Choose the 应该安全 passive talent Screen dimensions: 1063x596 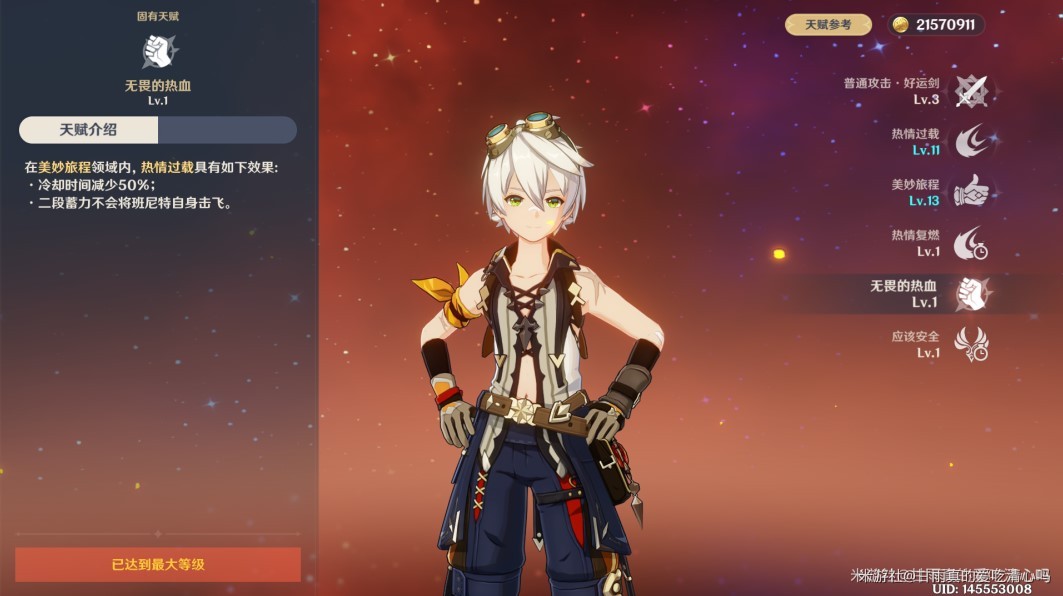[970, 344]
